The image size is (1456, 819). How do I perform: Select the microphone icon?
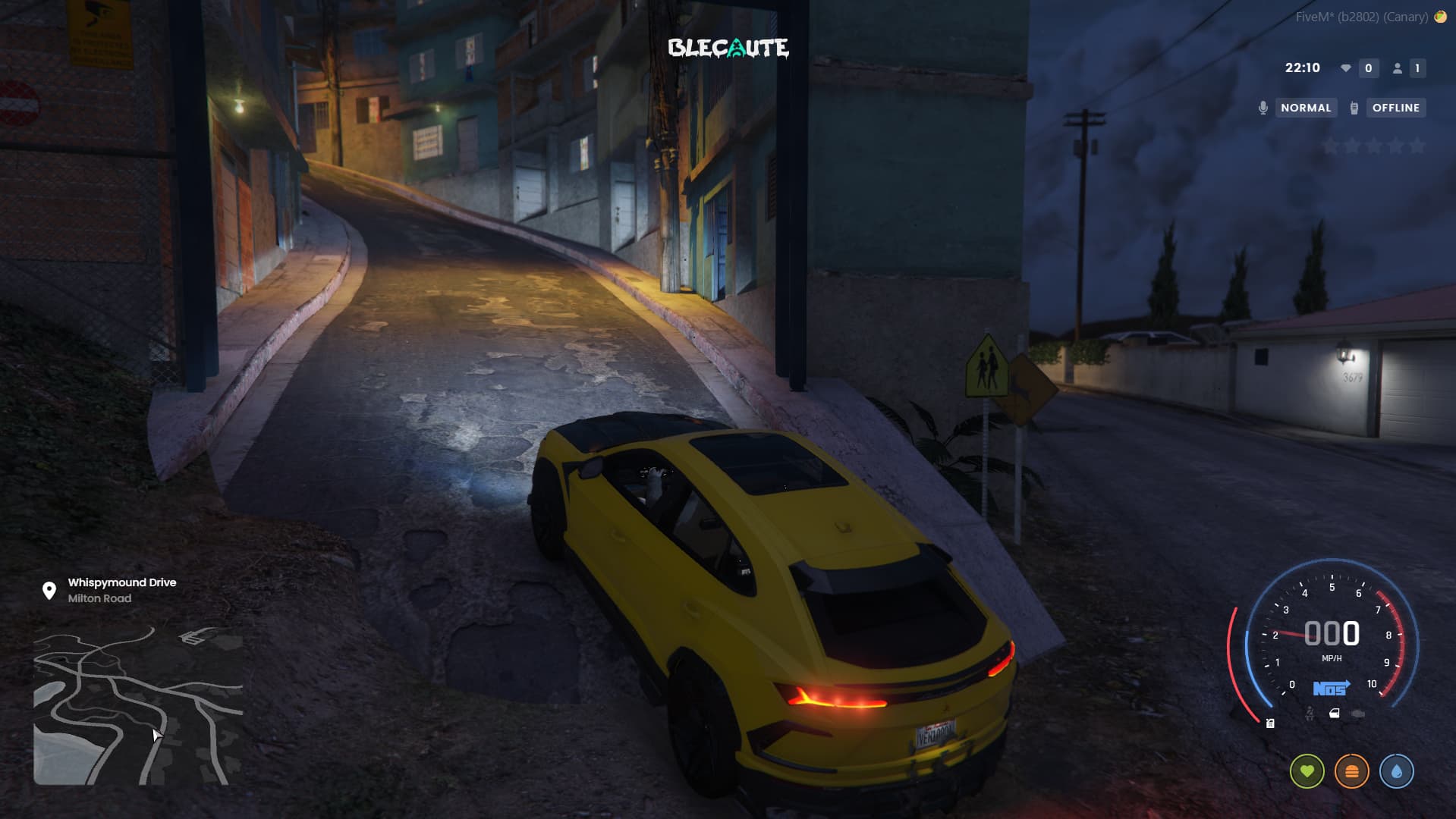pos(1263,108)
